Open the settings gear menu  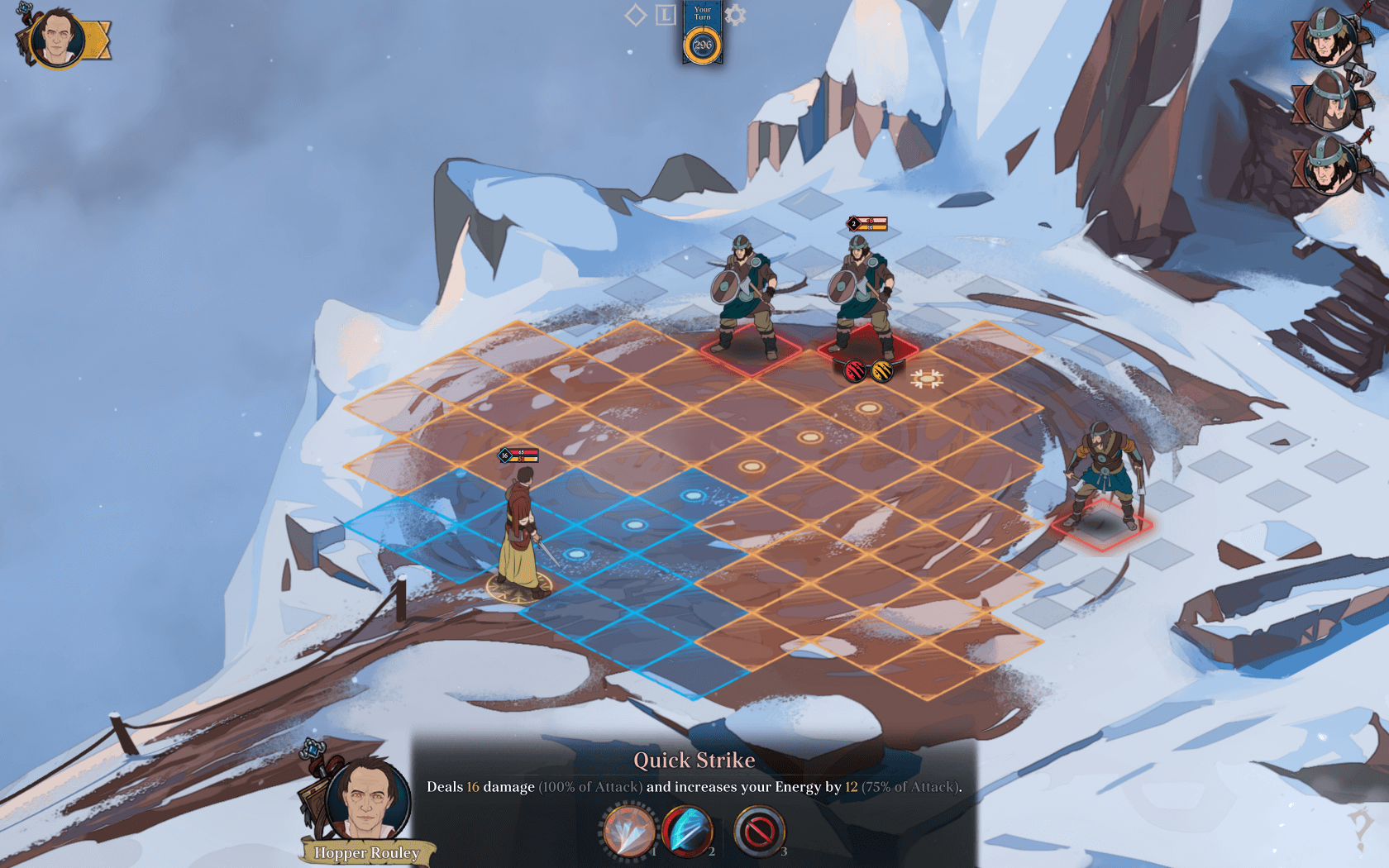click(734, 15)
